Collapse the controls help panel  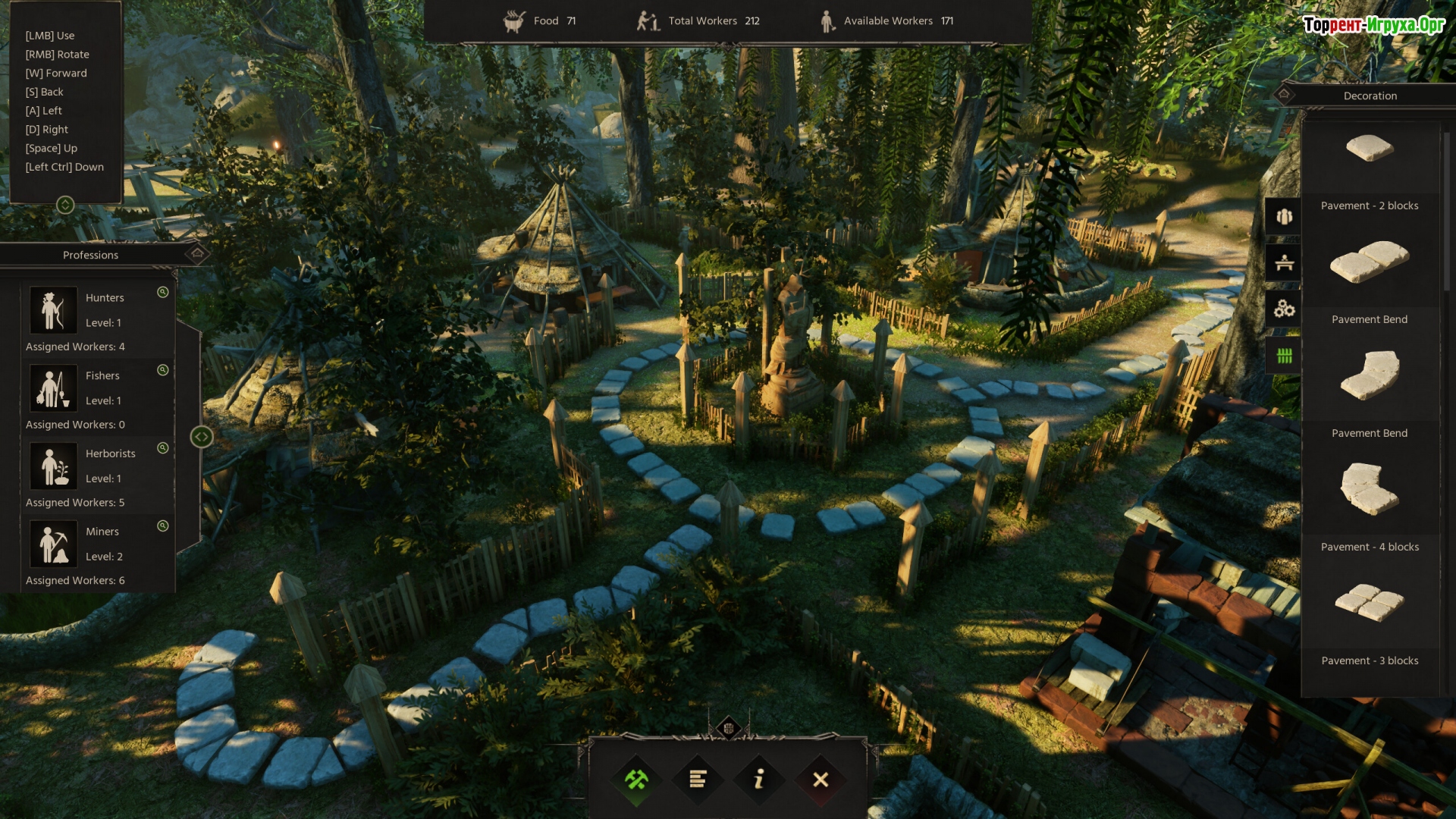coord(65,205)
